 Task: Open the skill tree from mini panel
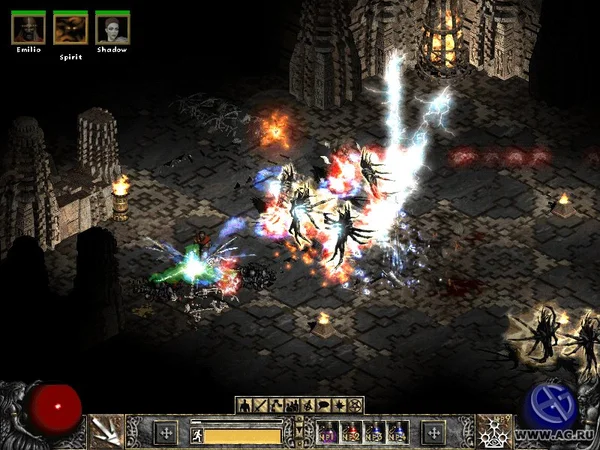coord(276,405)
